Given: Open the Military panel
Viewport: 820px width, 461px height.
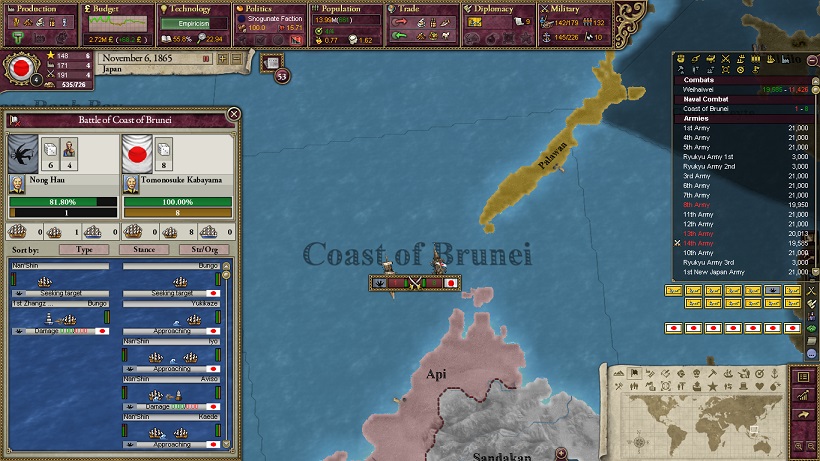Looking at the screenshot, I should point(577,9).
